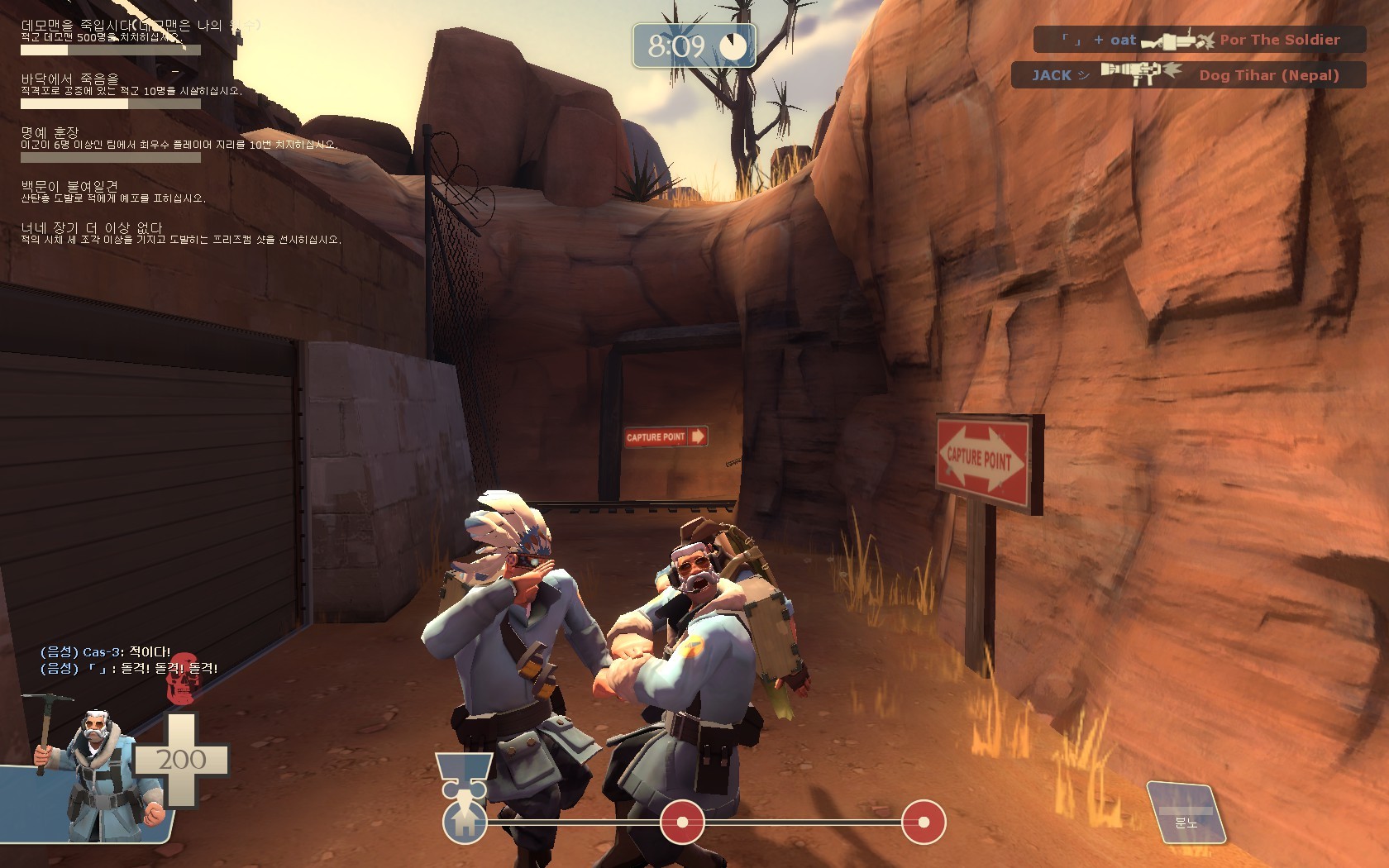Image resolution: width=1389 pixels, height=868 pixels.
Task: Select the Cas-3 voice chat message
Action: point(106,652)
